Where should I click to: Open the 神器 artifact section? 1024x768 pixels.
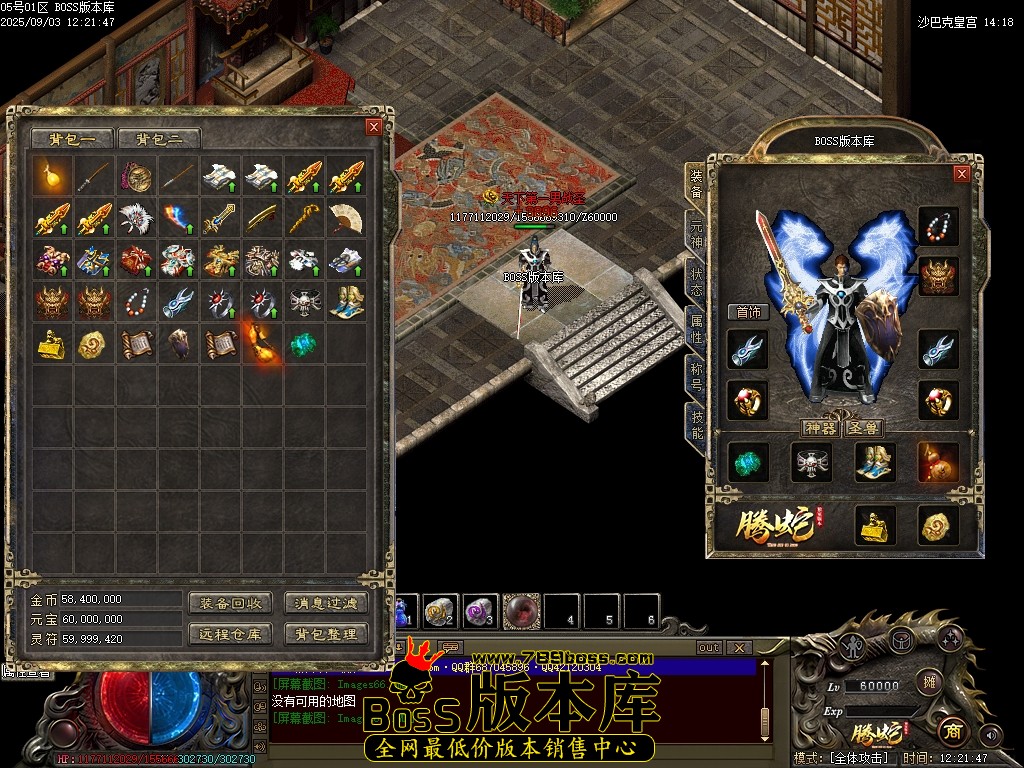820,428
